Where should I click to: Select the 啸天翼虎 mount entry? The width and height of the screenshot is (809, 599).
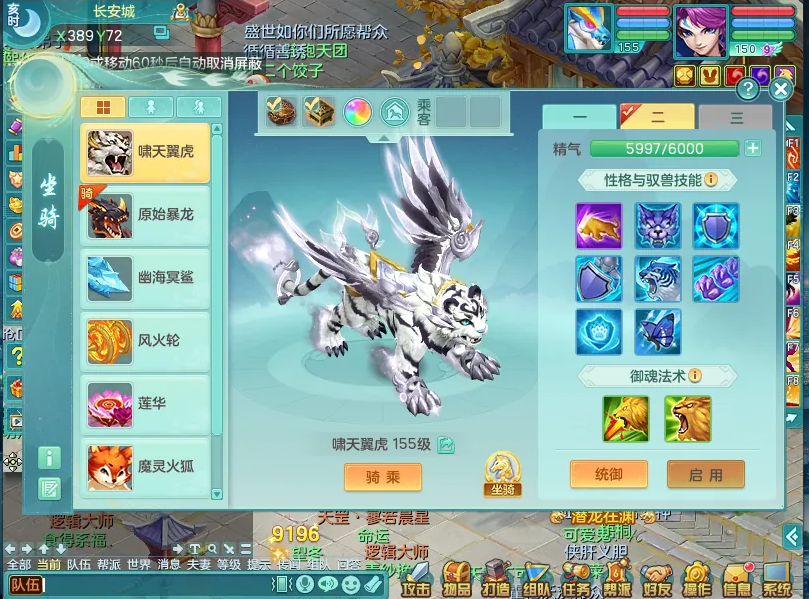click(145, 153)
